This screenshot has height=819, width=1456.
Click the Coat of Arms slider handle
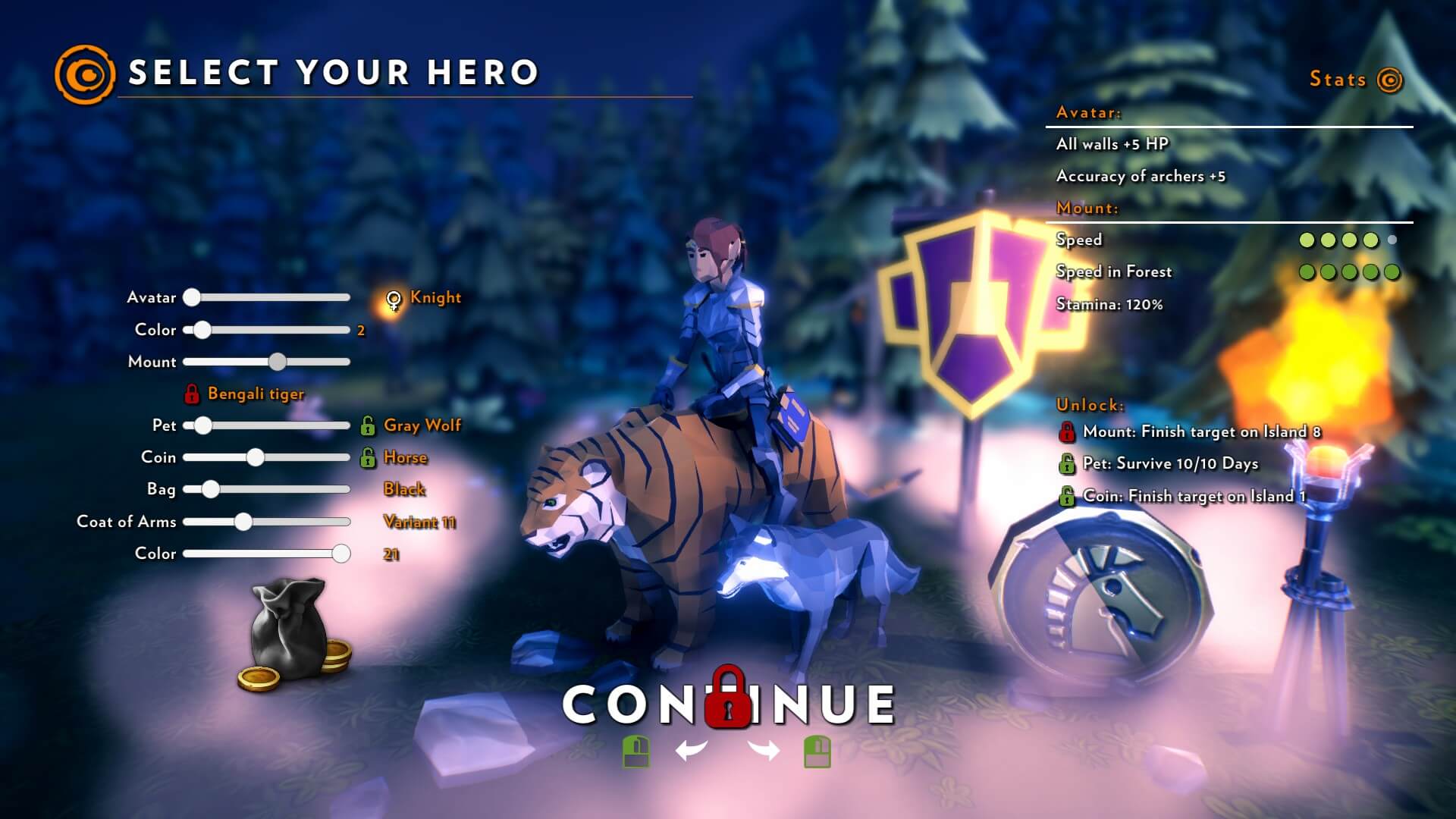click(x=243, y=522)
